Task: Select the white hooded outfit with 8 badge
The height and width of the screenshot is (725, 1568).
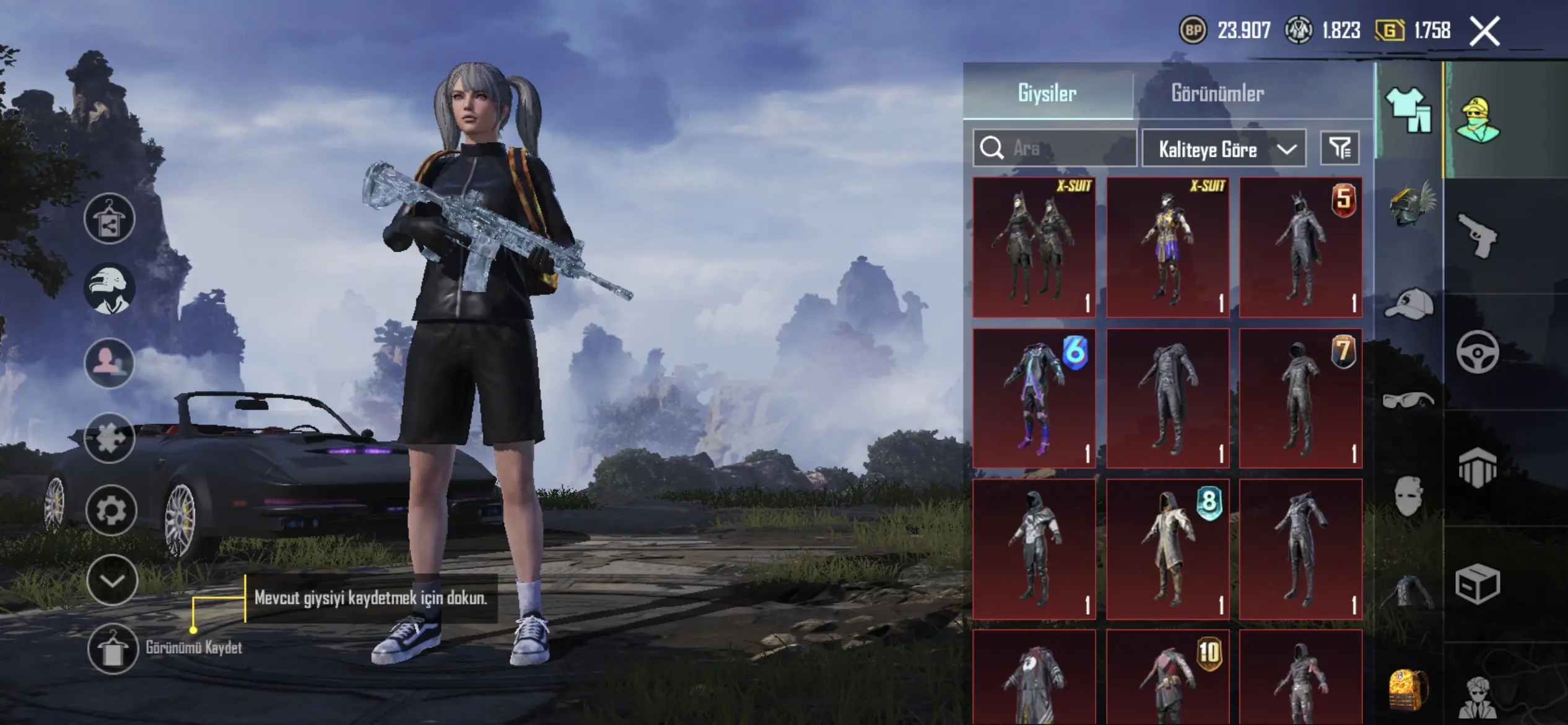Action: pyautogui.click(x=1167, y=549)
